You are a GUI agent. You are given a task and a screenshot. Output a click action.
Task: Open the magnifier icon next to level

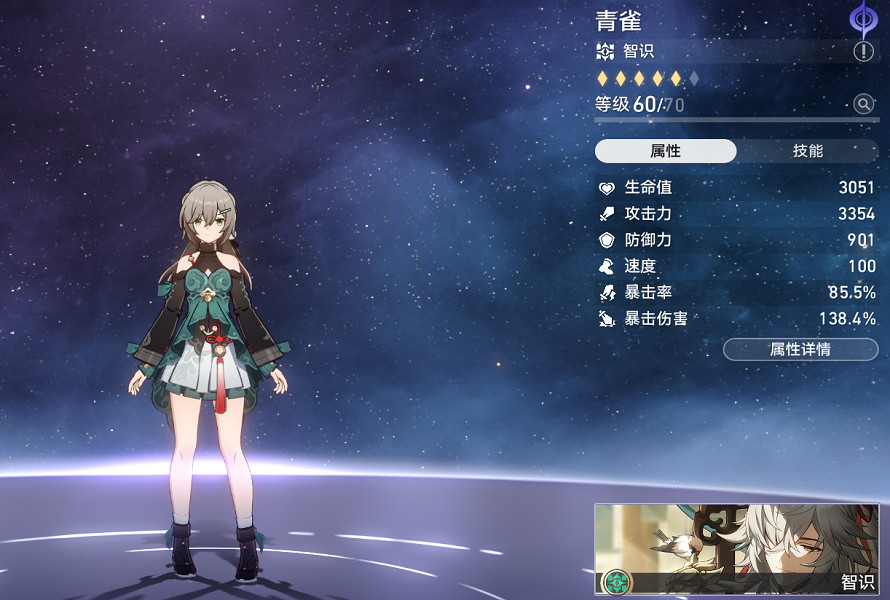click(864, 104)
